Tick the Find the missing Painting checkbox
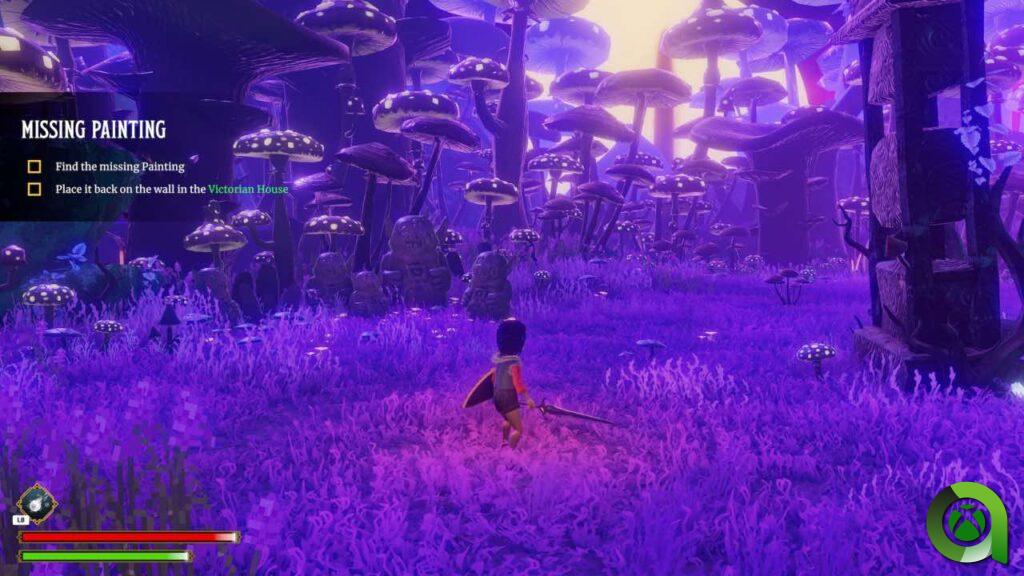Image resolution: width=1024 pixels, height=576 pixels. [x=34, y=167]
